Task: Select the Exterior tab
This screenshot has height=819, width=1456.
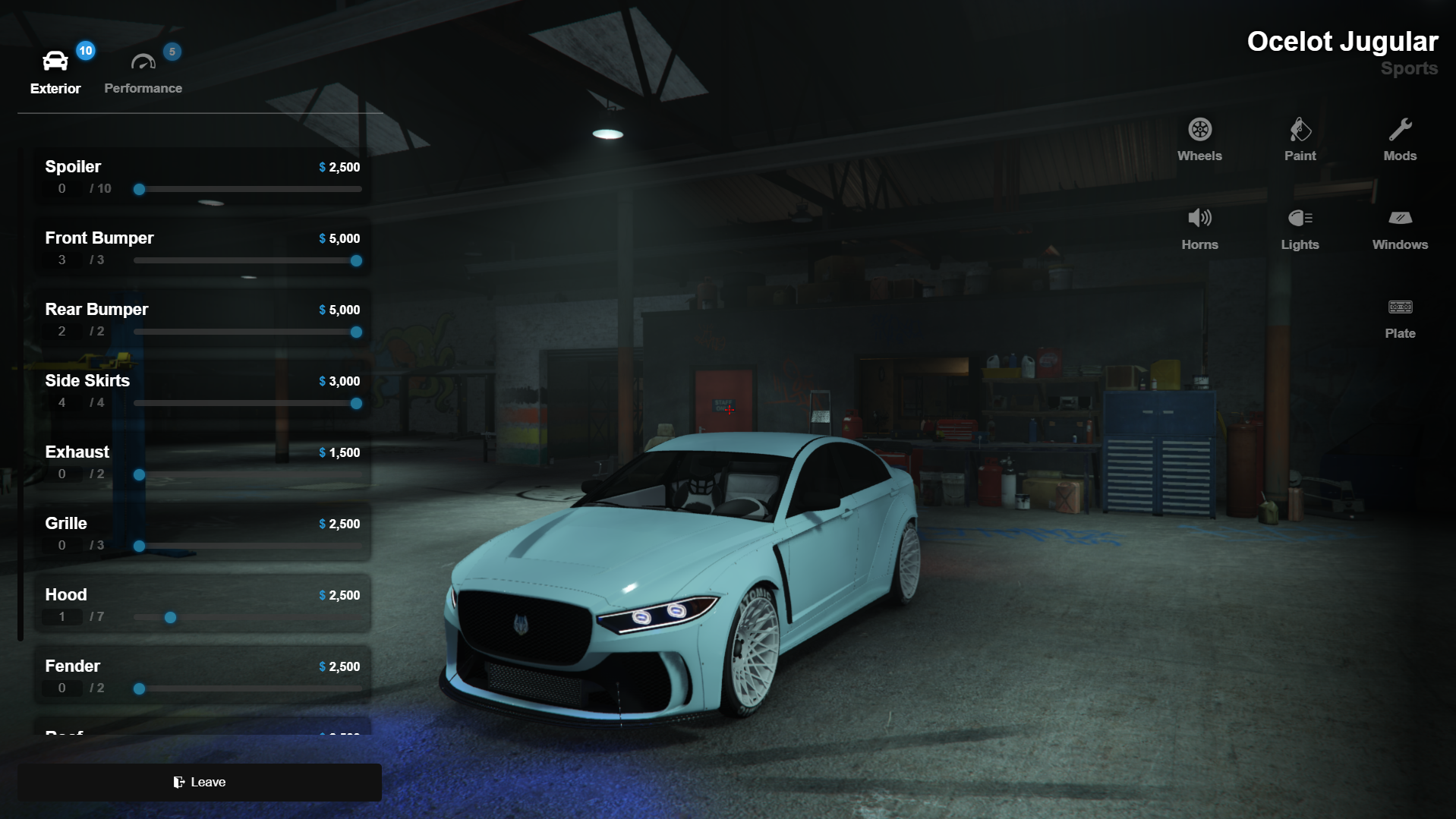Action: pos(55,72)
